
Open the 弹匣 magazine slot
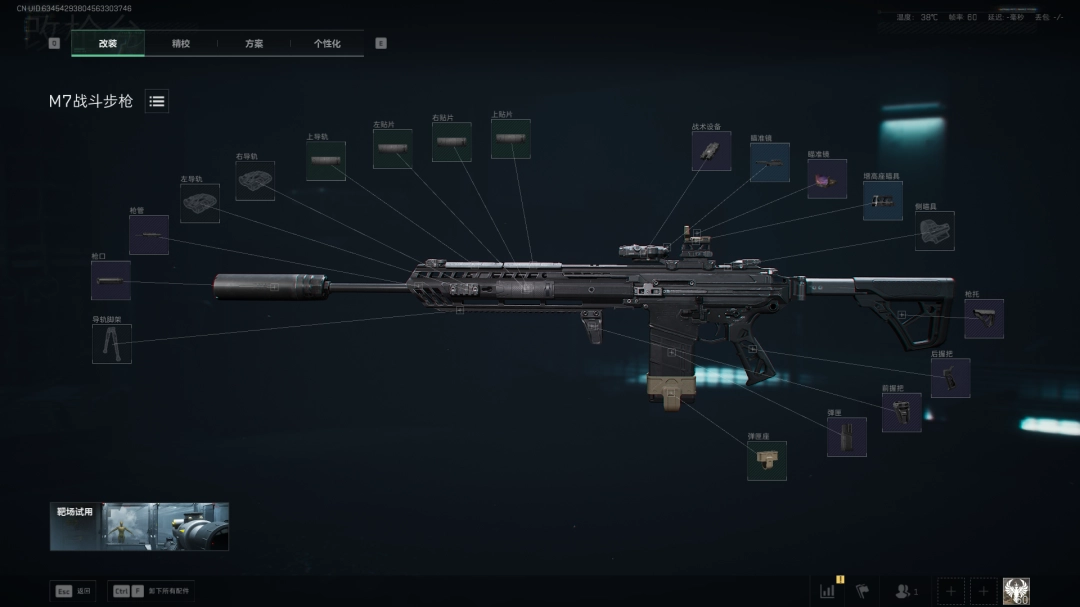846,437
